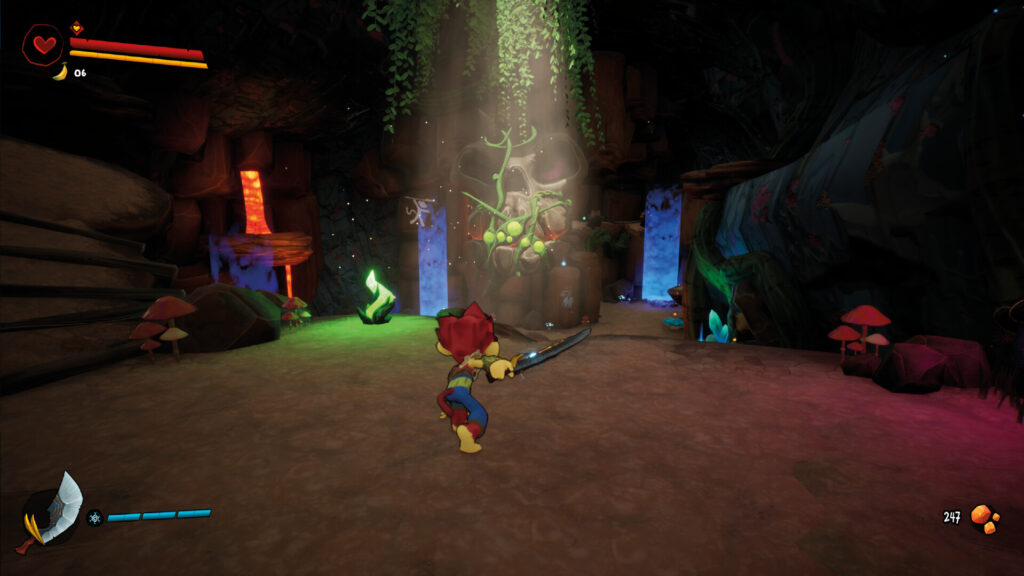Screen dimensions: 1024x576
Task: Select the banana item icon
Action: pyautogui.click(x=60, y=72)
